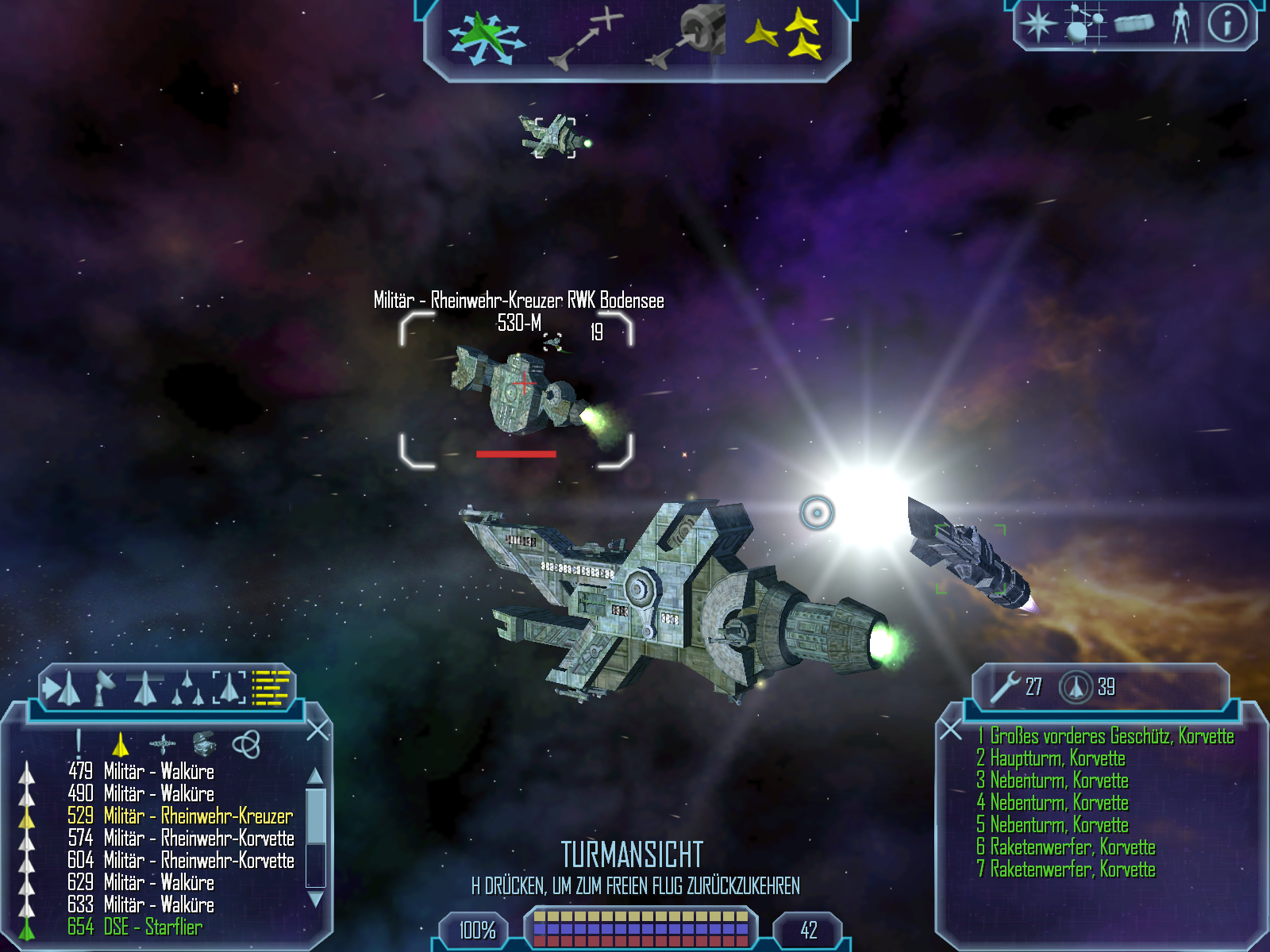
Task: Filter contacts by the treasure chest icon
Action: pos(204,743)
